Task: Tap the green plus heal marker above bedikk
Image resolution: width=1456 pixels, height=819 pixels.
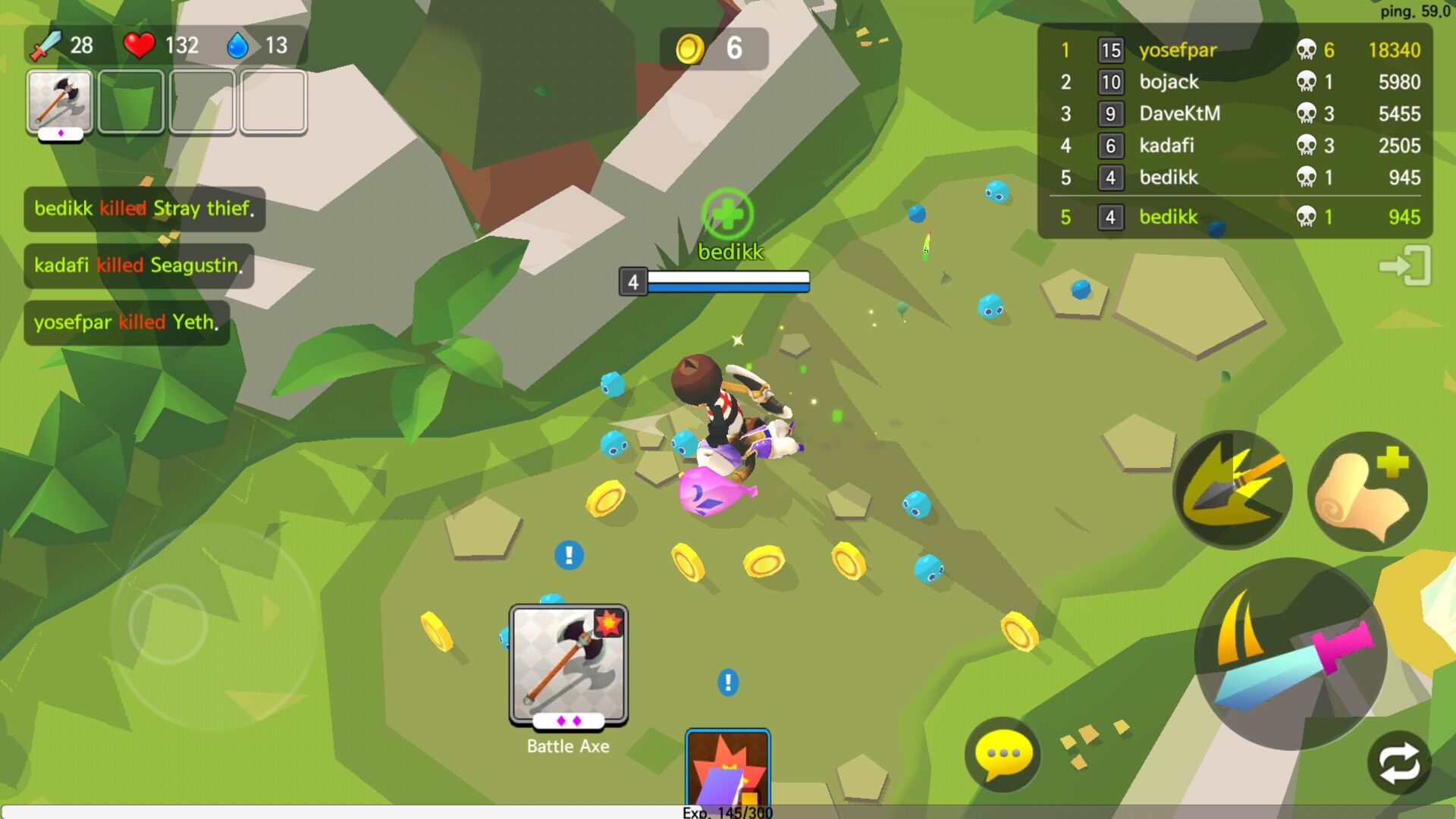Action: pyautogui.click(x=729, y=218)
